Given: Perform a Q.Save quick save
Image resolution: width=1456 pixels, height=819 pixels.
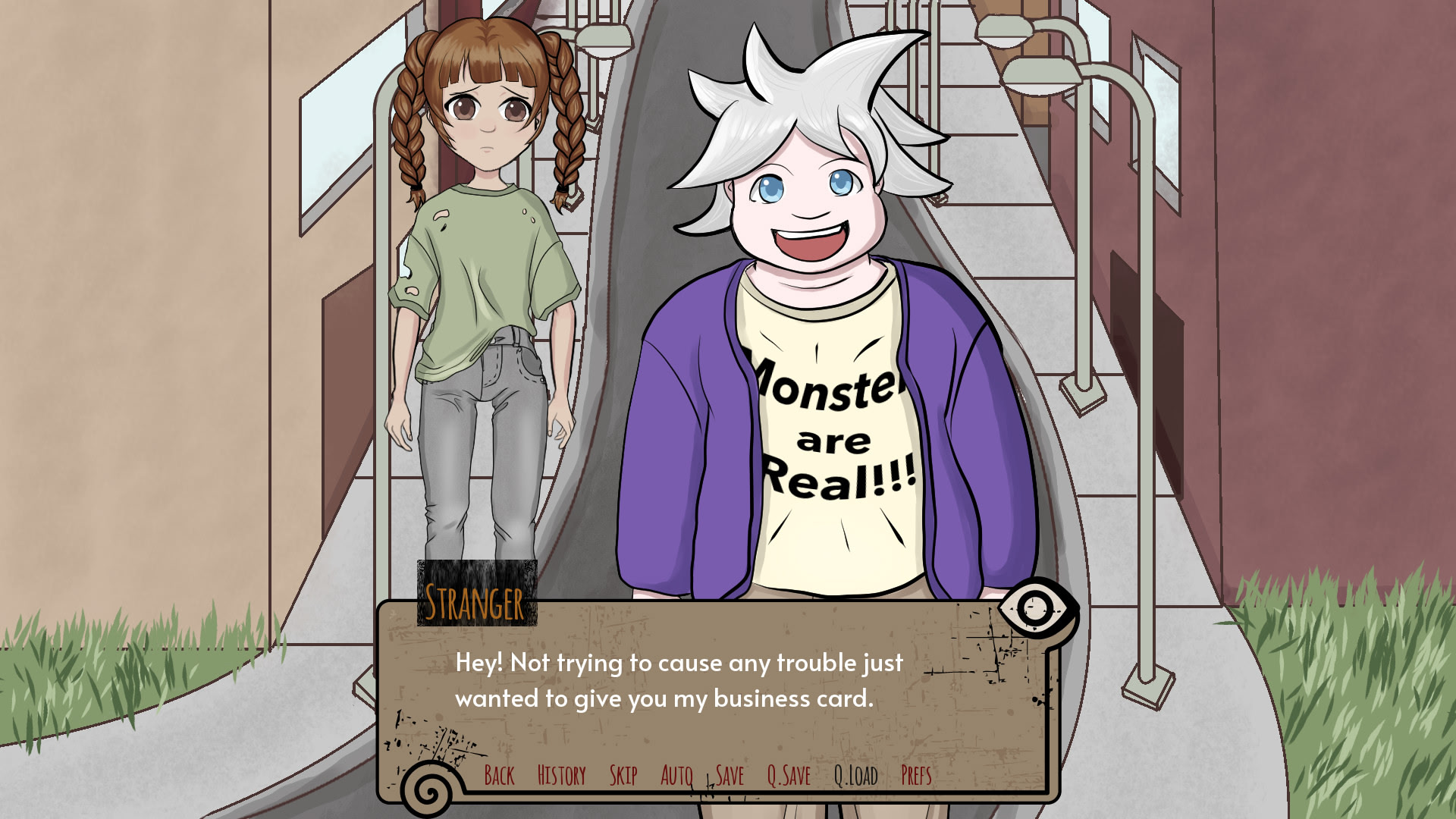Looking at the screenshot, I should pyautogui.click(x=789, y=776).
